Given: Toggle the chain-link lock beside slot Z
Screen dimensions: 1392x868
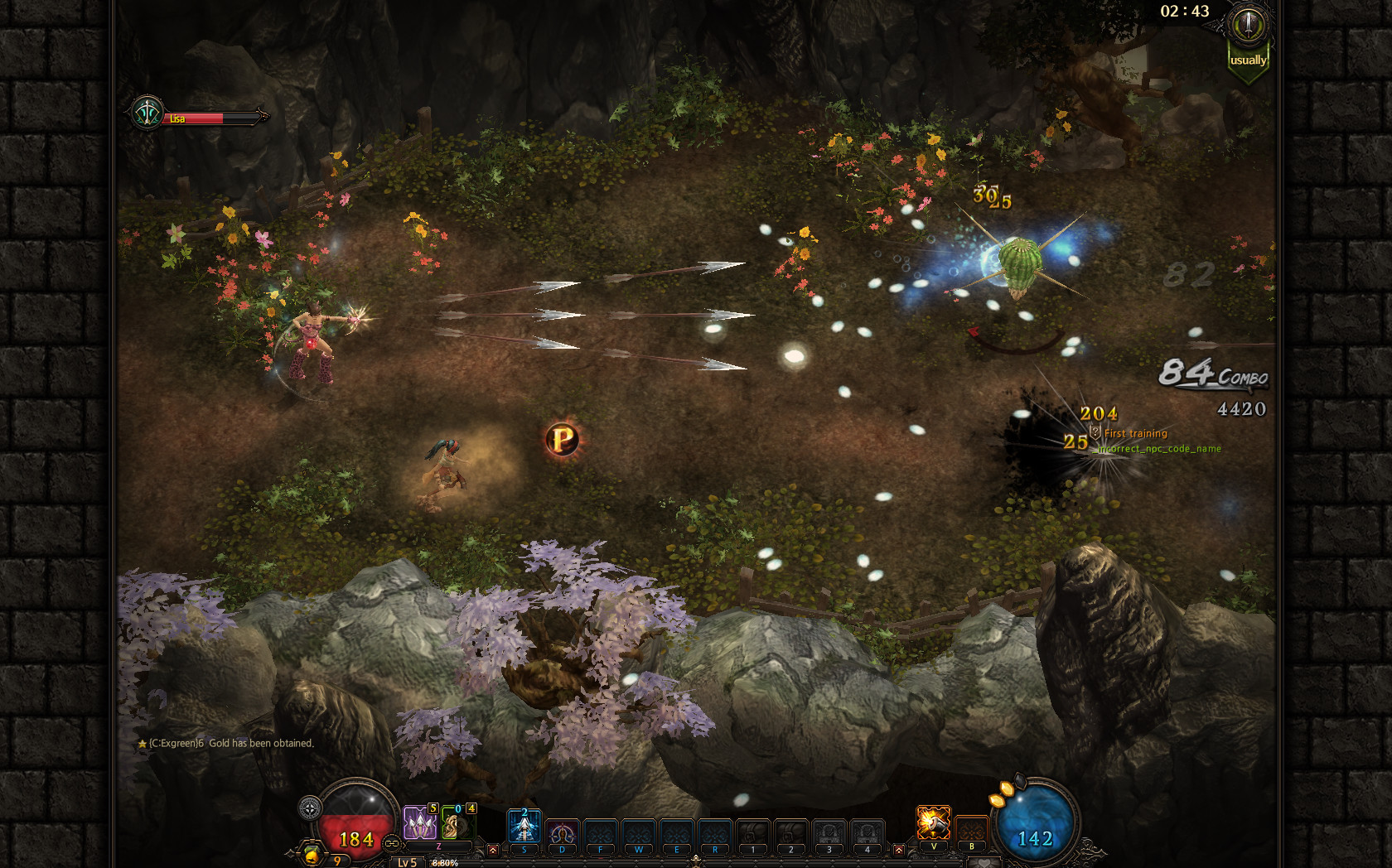Looking at the screenshot, I should pos(392,841).
